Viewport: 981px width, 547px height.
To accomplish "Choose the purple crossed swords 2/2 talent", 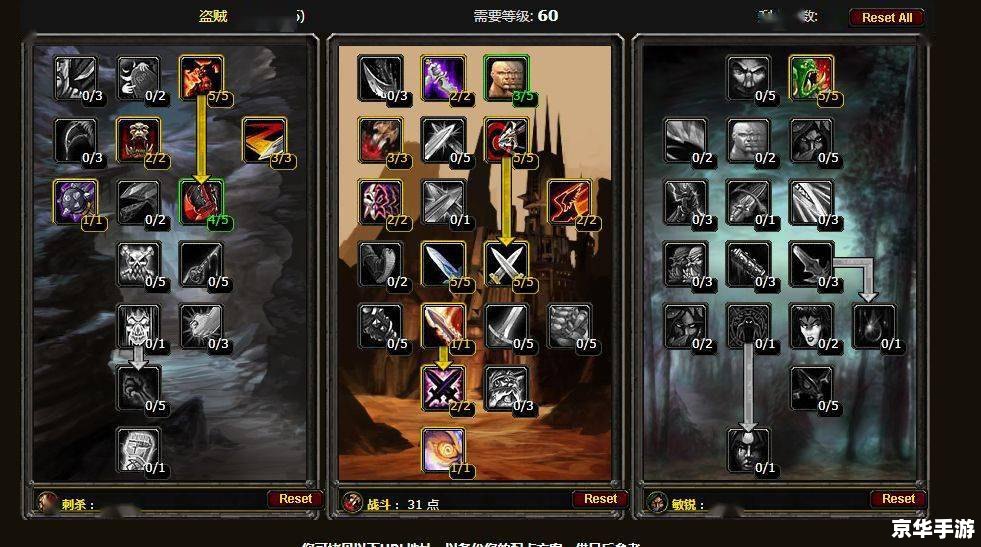I will click(x=443, y=387).
